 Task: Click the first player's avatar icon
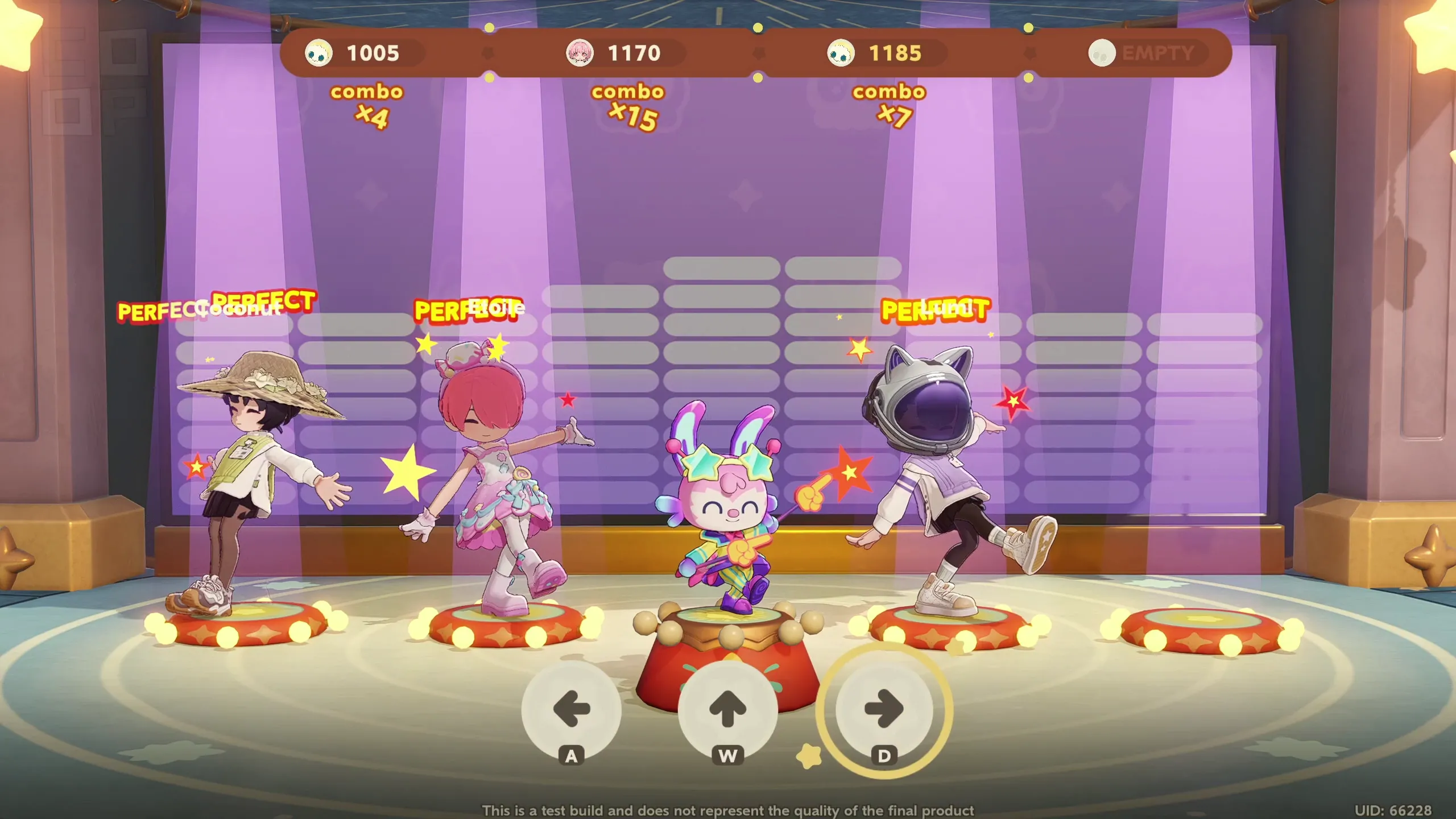coord(320,53)
